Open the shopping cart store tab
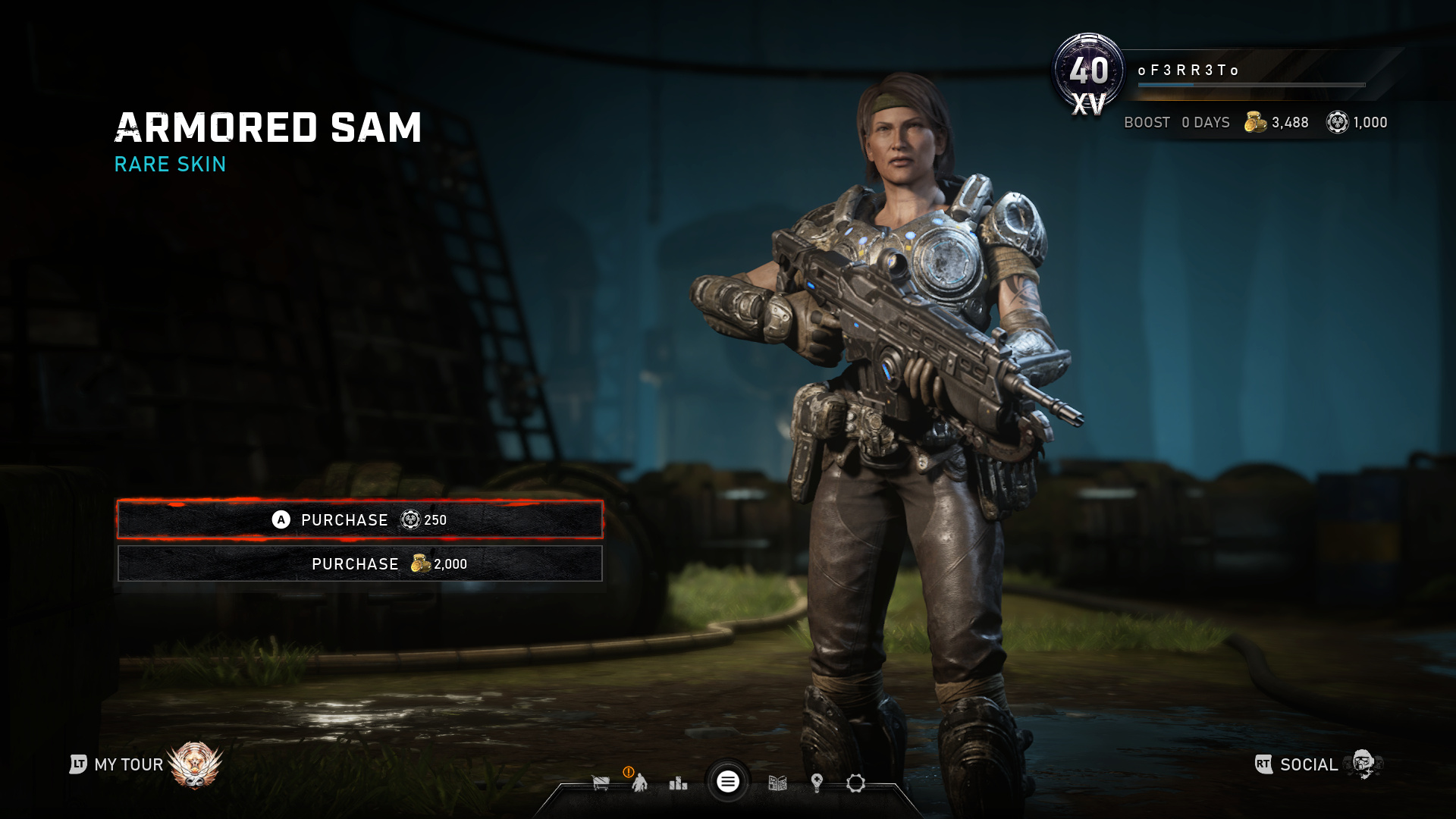Screen dimensions: 1456x819 point(601,783)
